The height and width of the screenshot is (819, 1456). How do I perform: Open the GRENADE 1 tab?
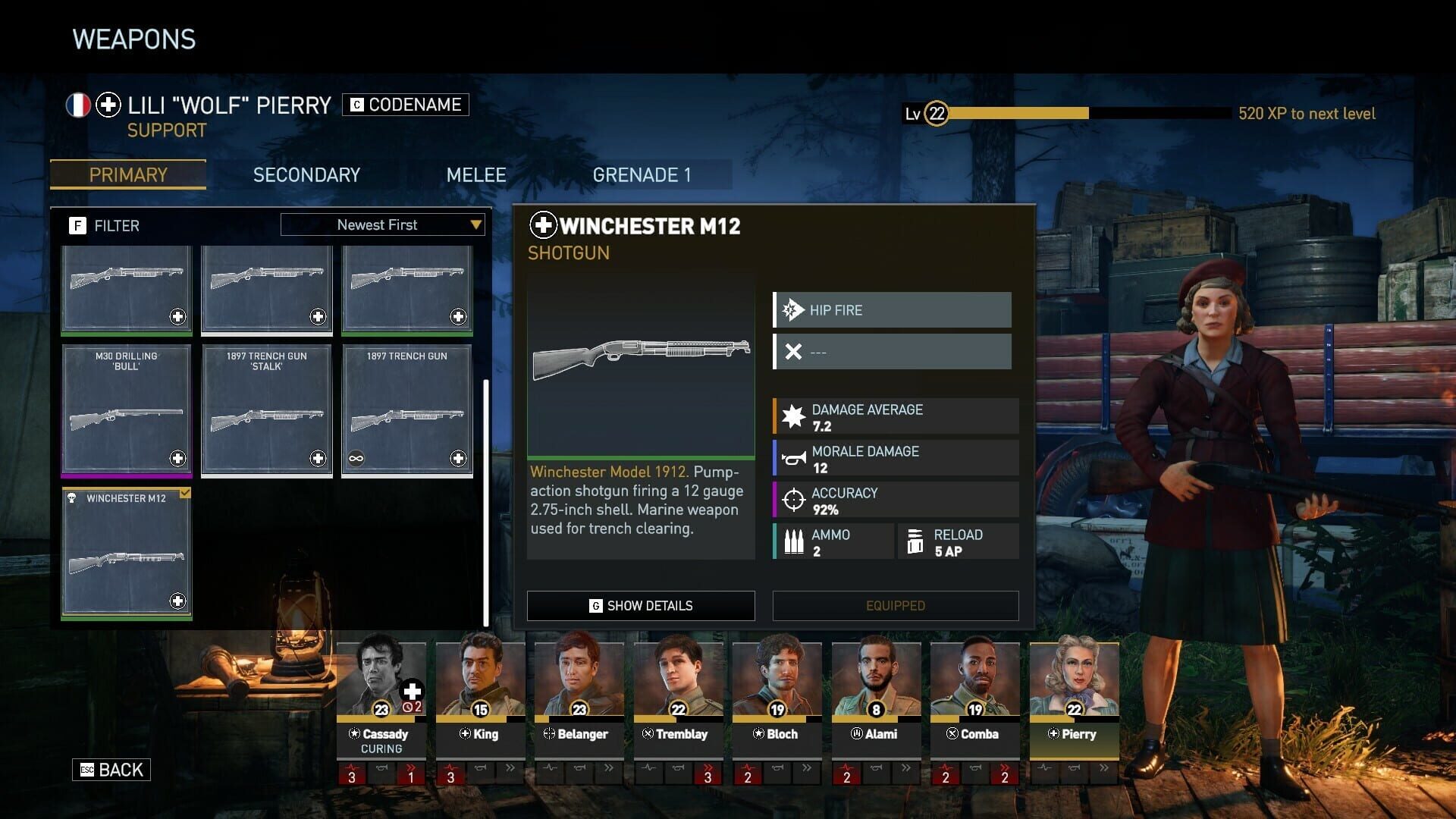(x=642, y=174)
